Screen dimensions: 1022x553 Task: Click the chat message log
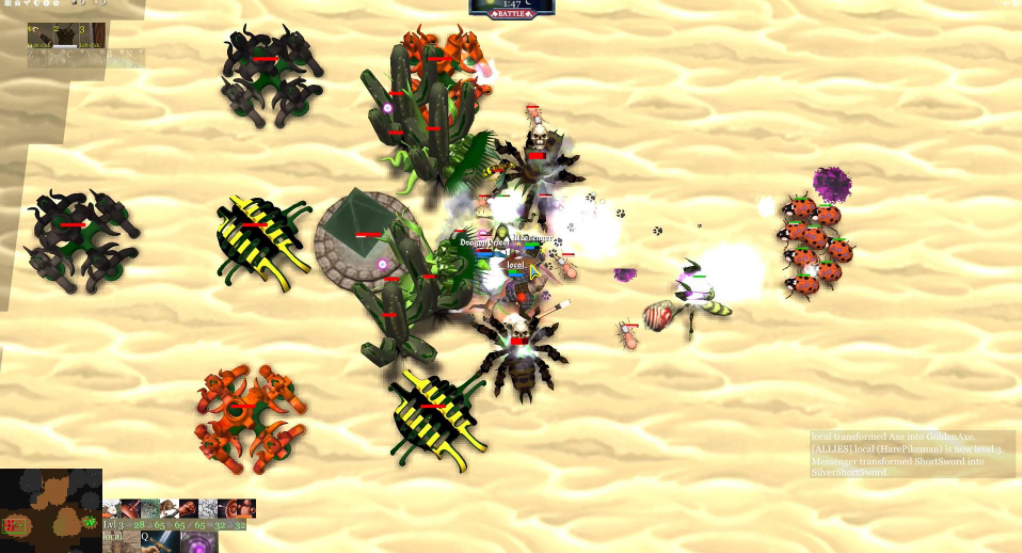912,454
